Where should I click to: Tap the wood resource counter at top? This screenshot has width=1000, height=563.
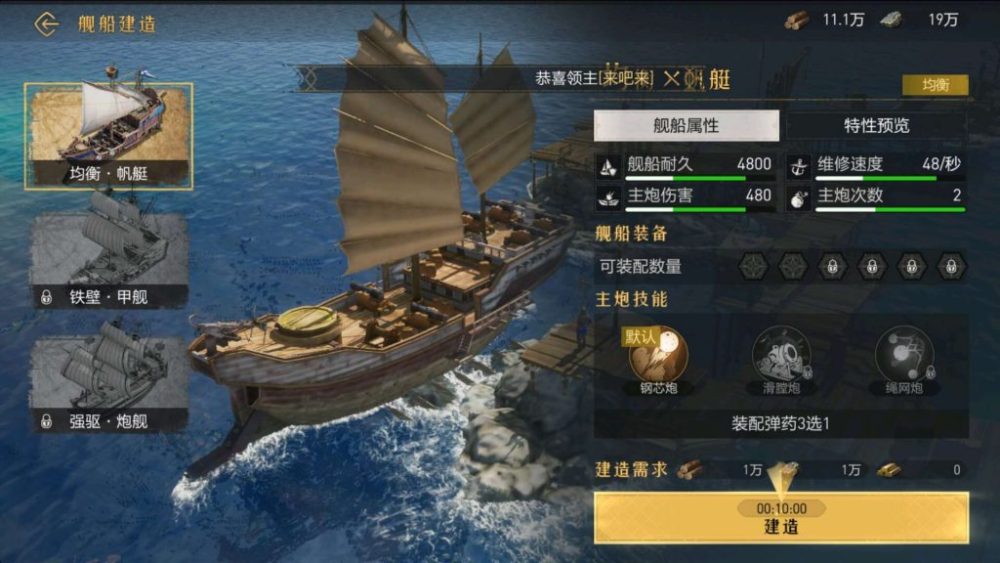coord(825,20)
